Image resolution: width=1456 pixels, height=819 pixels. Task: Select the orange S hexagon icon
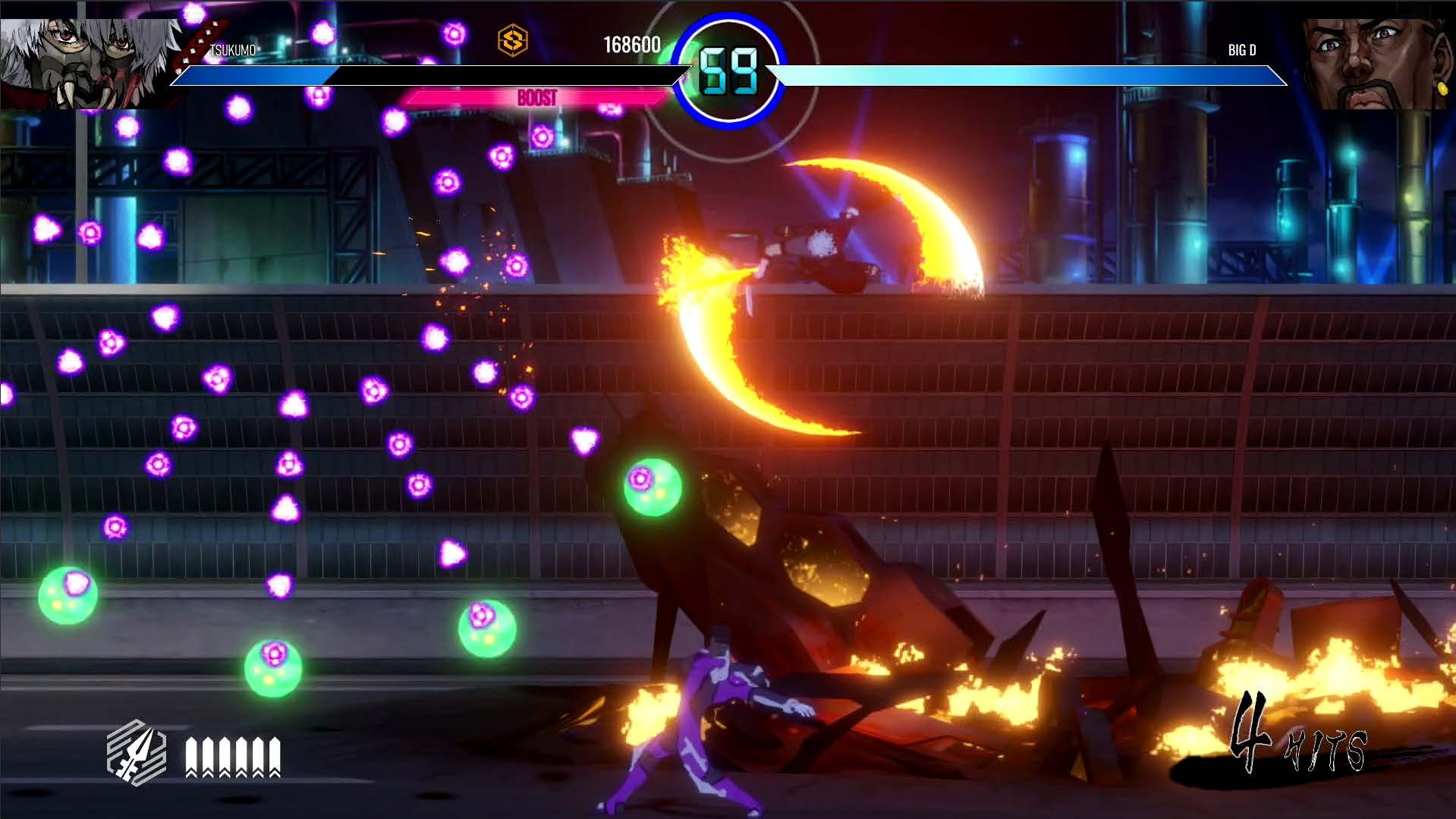coord(512,40)
